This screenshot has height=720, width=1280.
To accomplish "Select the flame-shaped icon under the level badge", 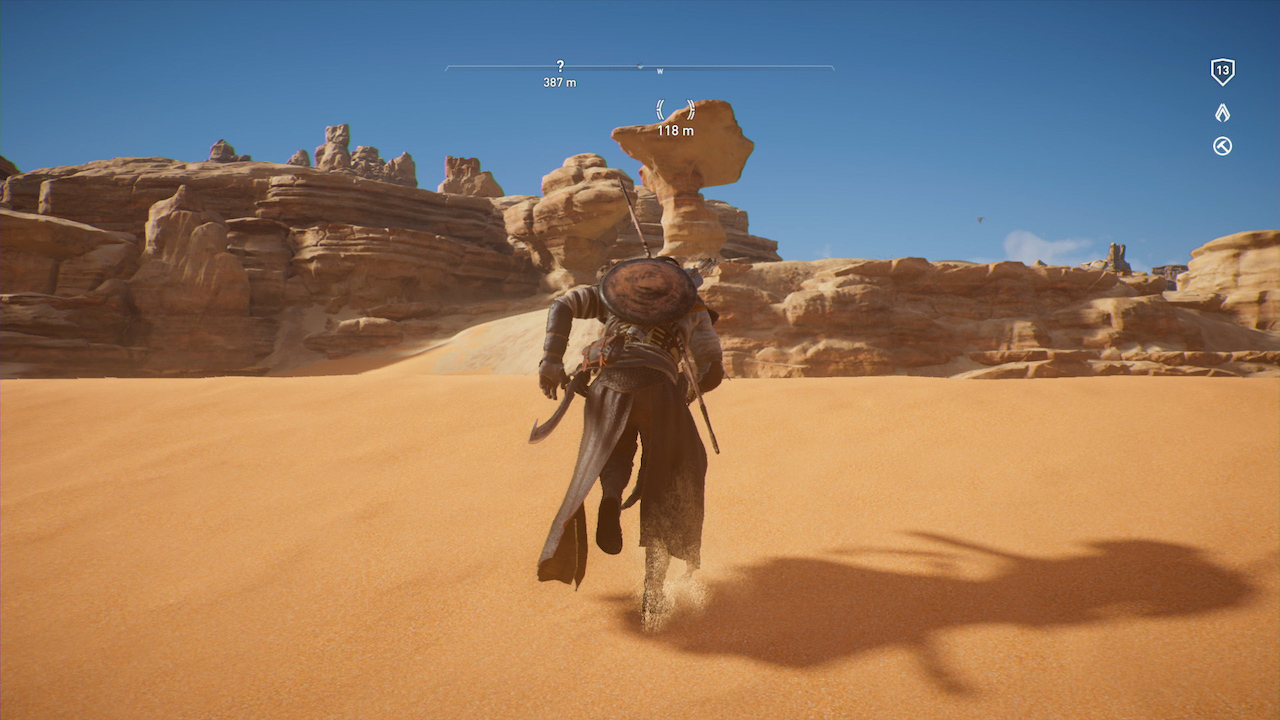I will [1222, 113].
